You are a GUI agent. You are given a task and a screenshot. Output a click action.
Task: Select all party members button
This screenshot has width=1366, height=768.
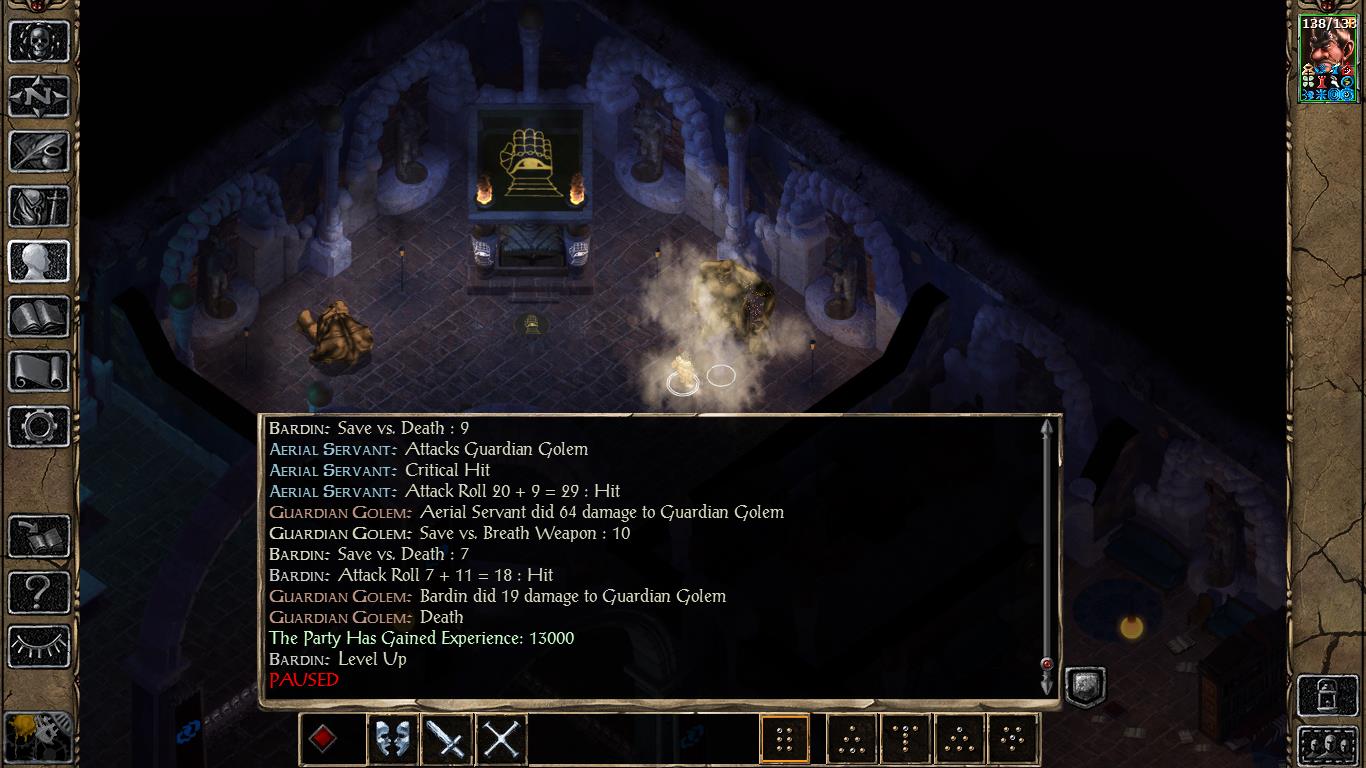(x=1327, y=745)
